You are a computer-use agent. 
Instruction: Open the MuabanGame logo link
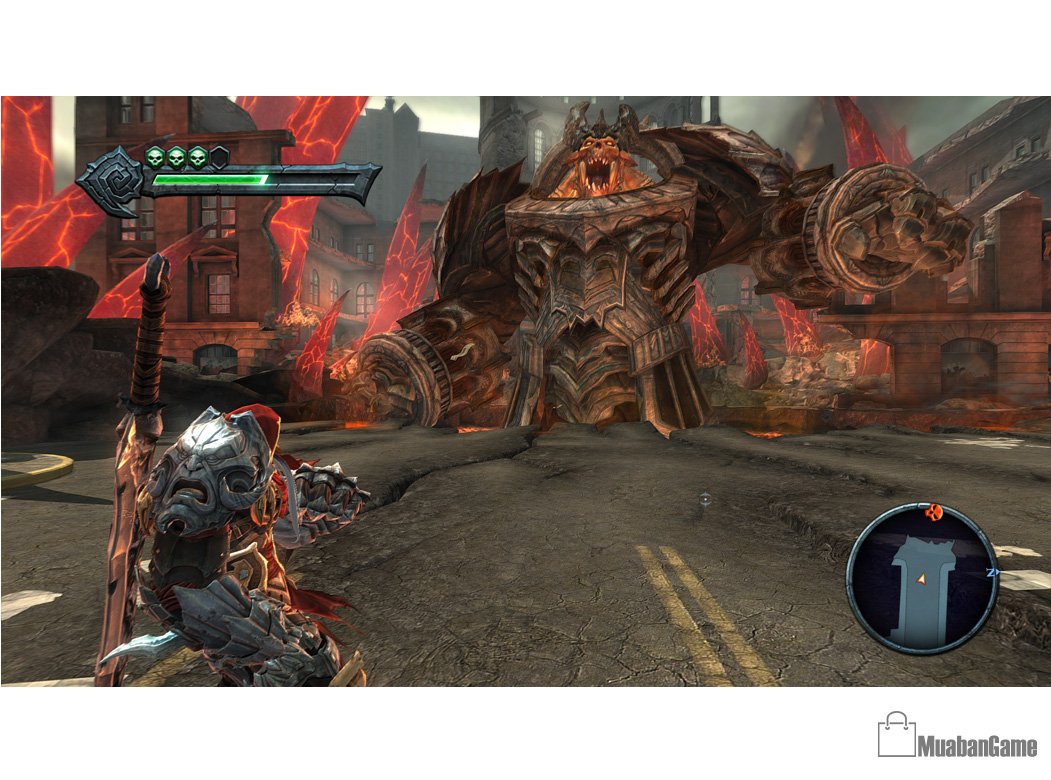pyautogui.click(x=957, y=736)
